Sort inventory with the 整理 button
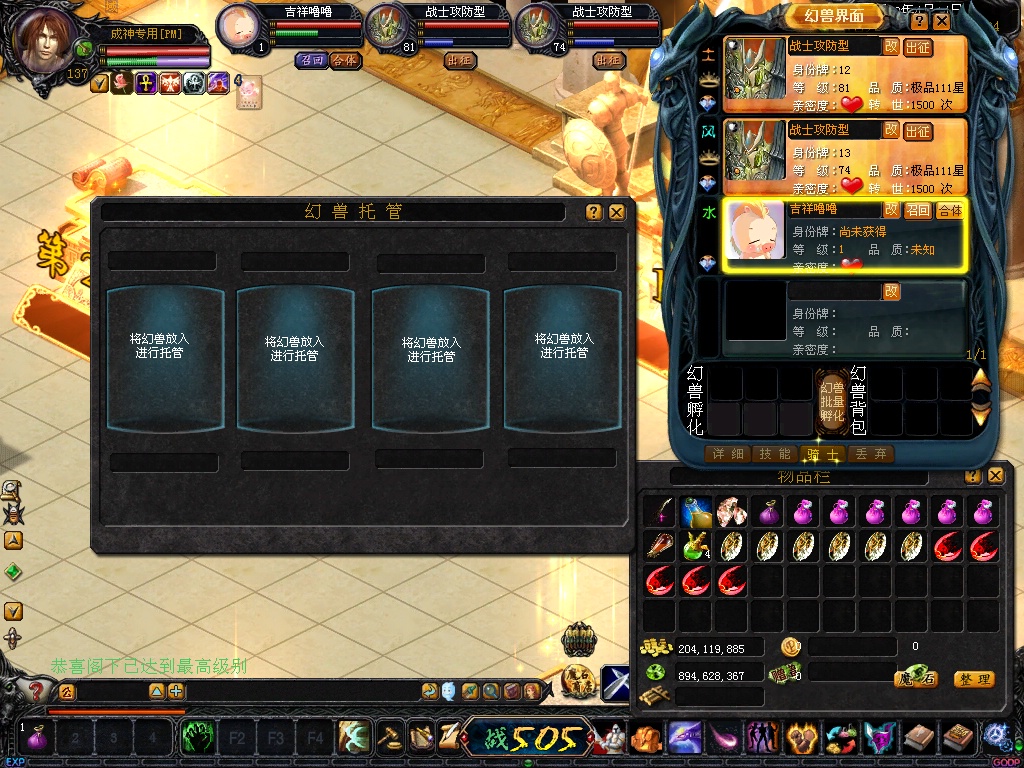 coord(973,679)
